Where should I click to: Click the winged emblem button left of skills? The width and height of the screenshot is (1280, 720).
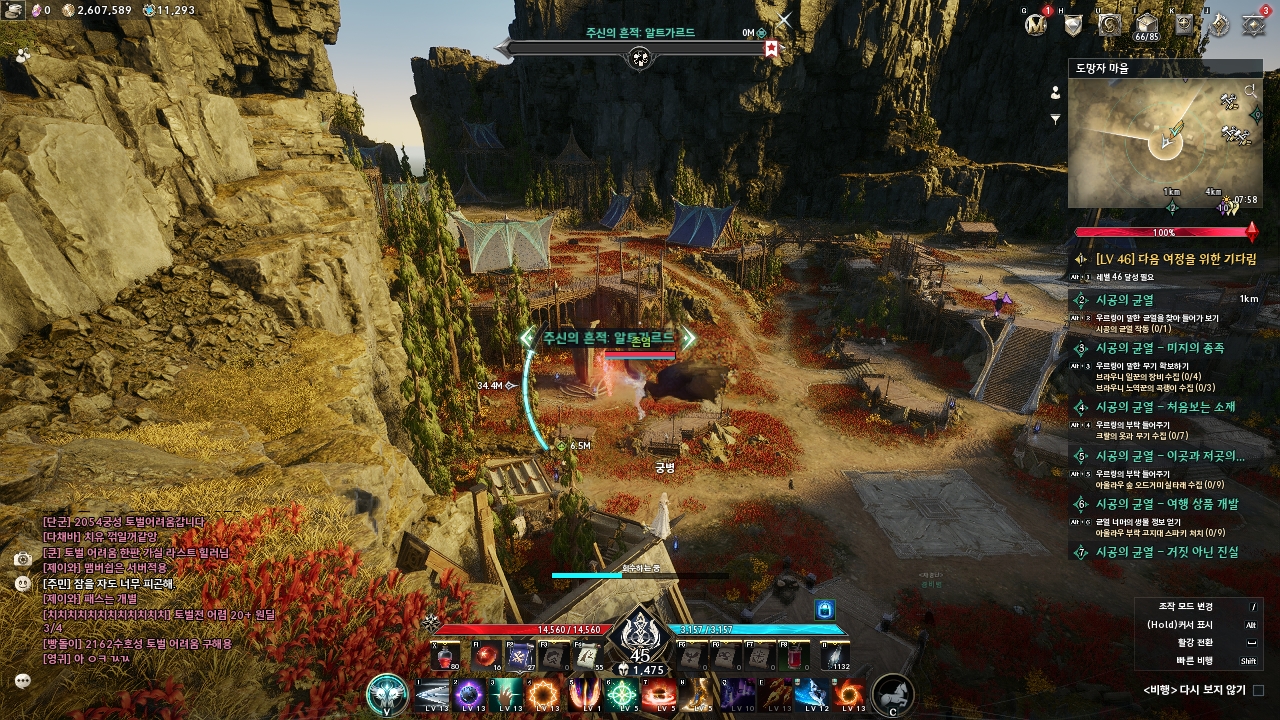click(387, 693)
